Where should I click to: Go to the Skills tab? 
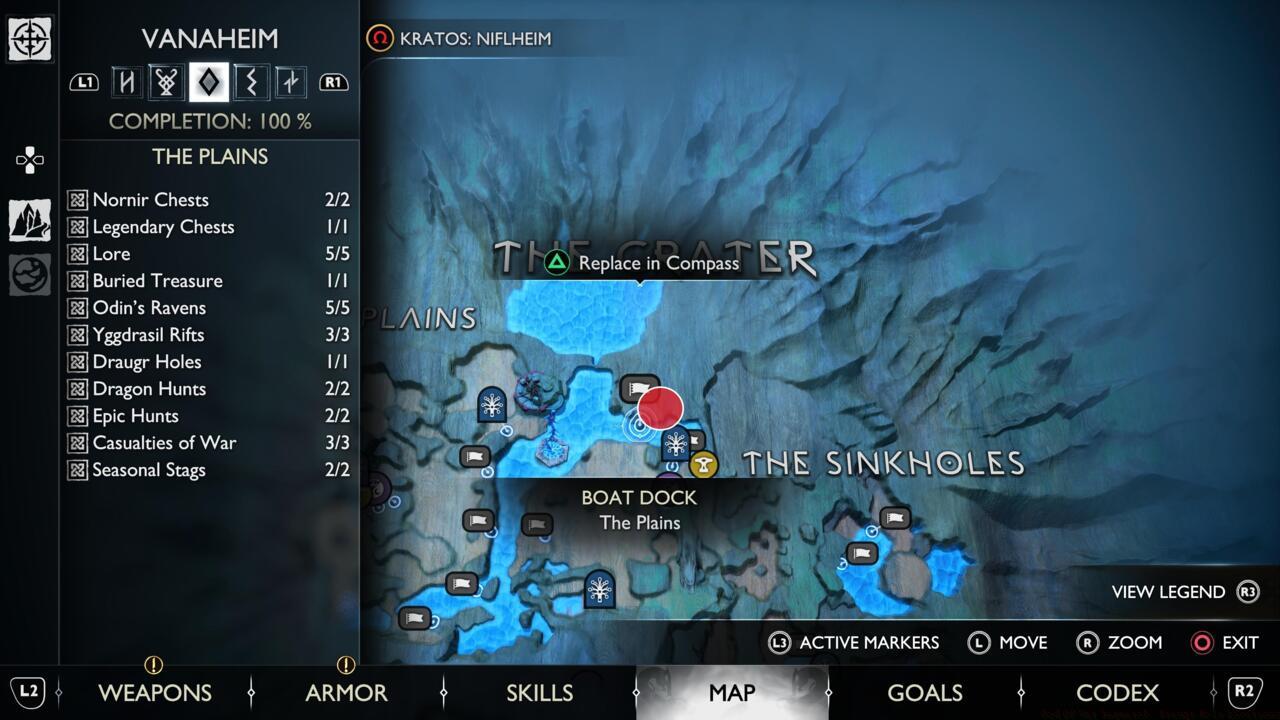click(539, 692)
